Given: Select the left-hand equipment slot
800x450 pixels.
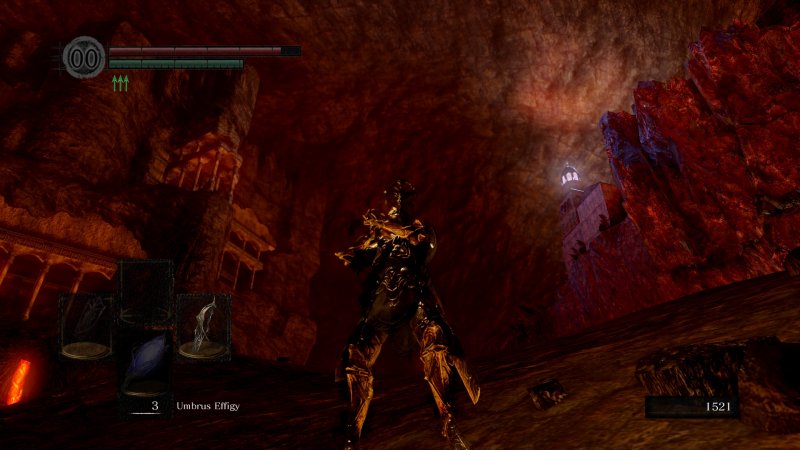Looking at the screenshot, I should (85, 327).
